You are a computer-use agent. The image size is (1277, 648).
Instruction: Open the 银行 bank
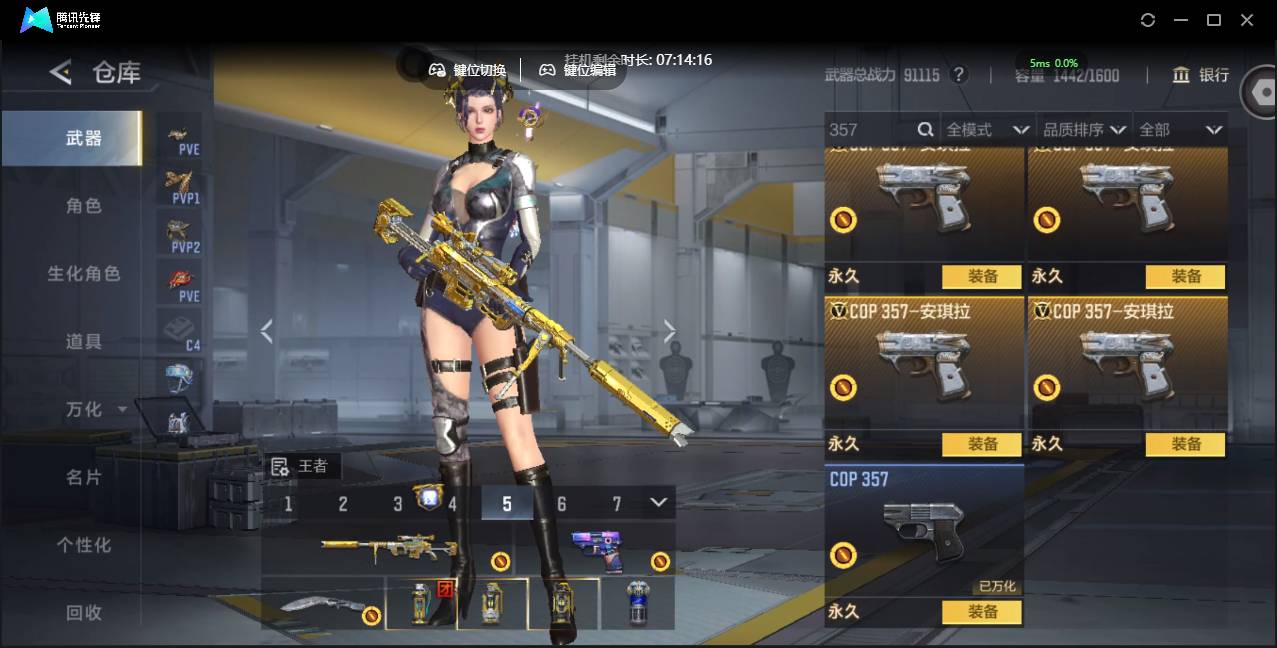[1201, 75]
